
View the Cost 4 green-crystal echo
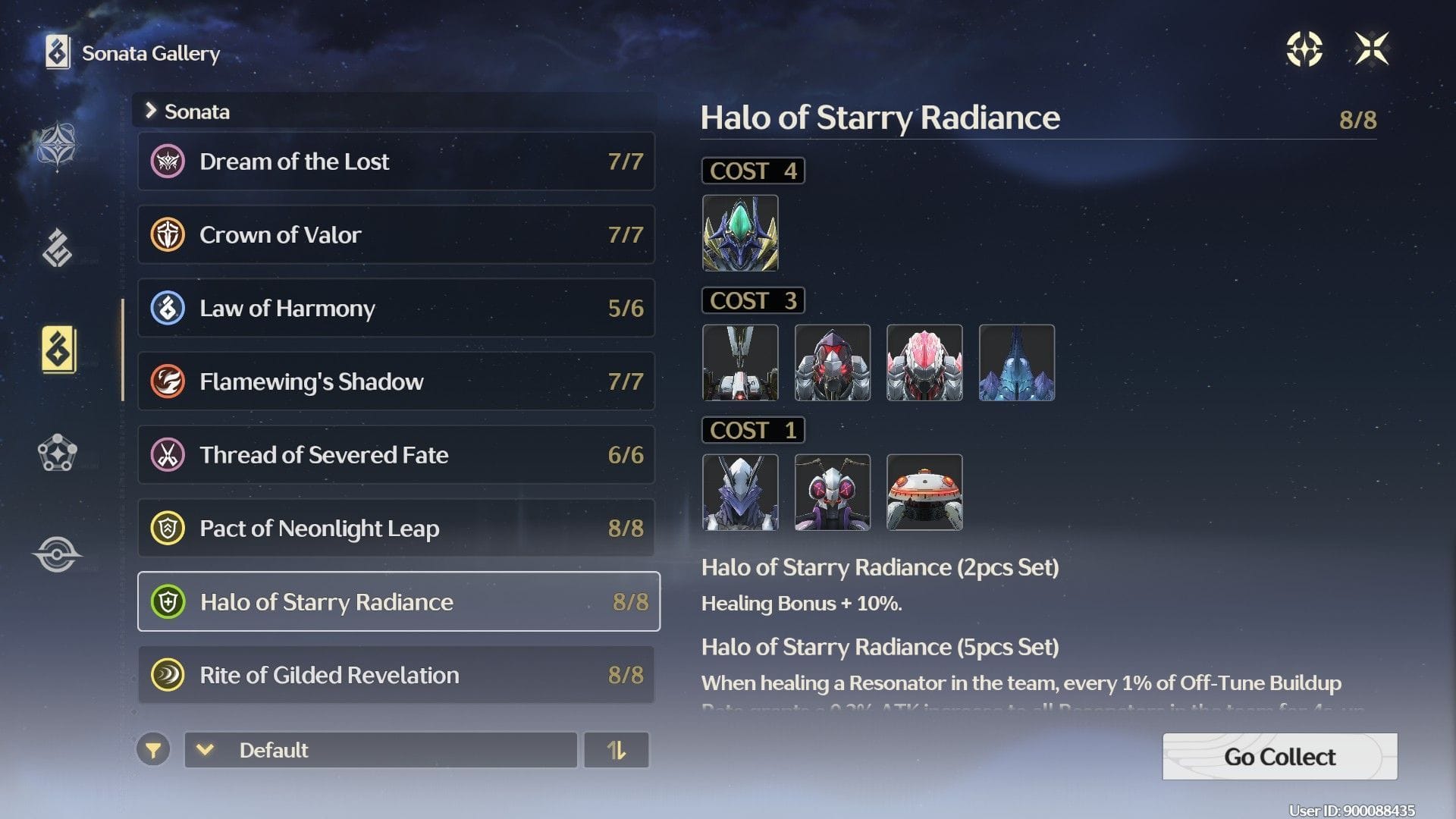click(x=740, y=233)
